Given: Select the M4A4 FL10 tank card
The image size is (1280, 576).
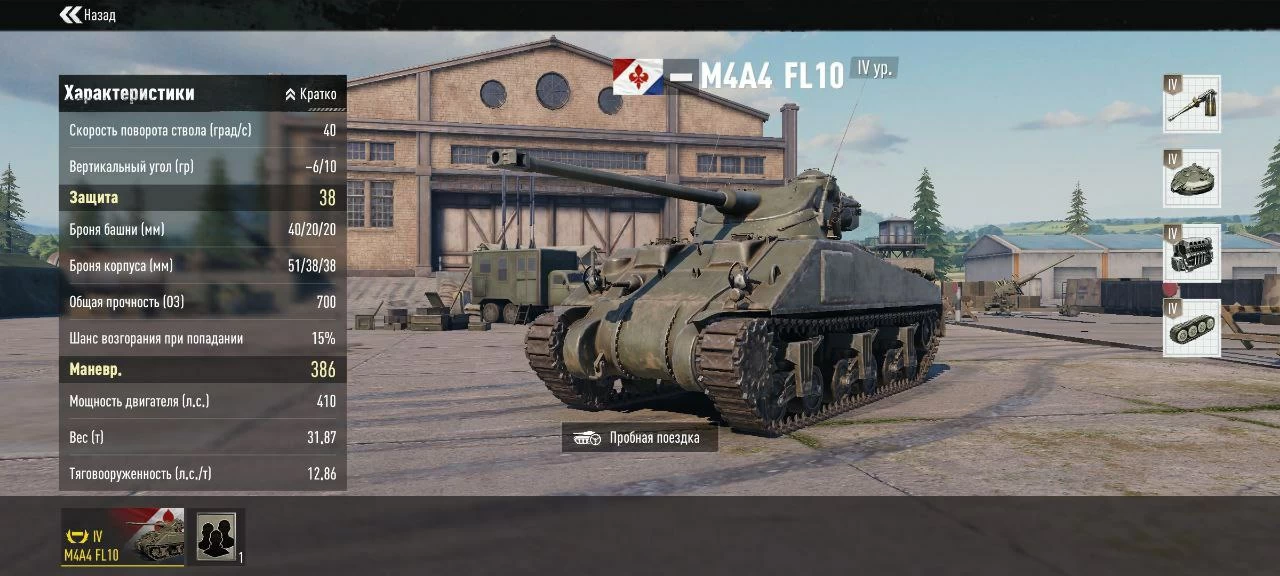Looking at the screenshot, I should coord(122,537).
